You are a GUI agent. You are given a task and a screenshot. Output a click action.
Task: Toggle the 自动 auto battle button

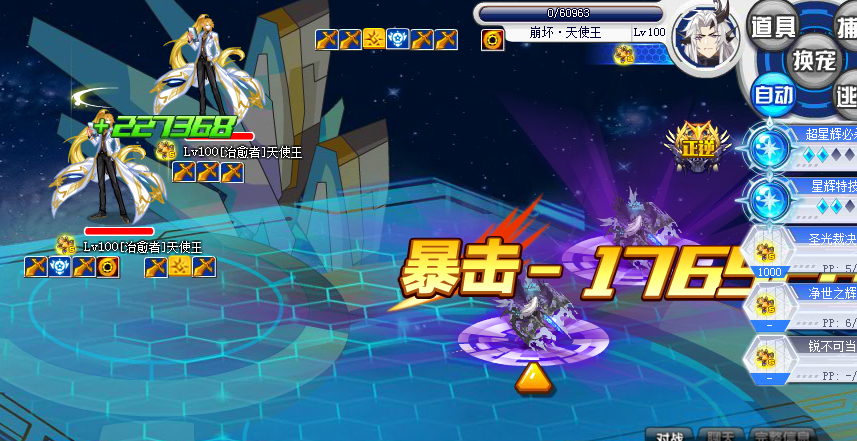click(x=773, y=96)
